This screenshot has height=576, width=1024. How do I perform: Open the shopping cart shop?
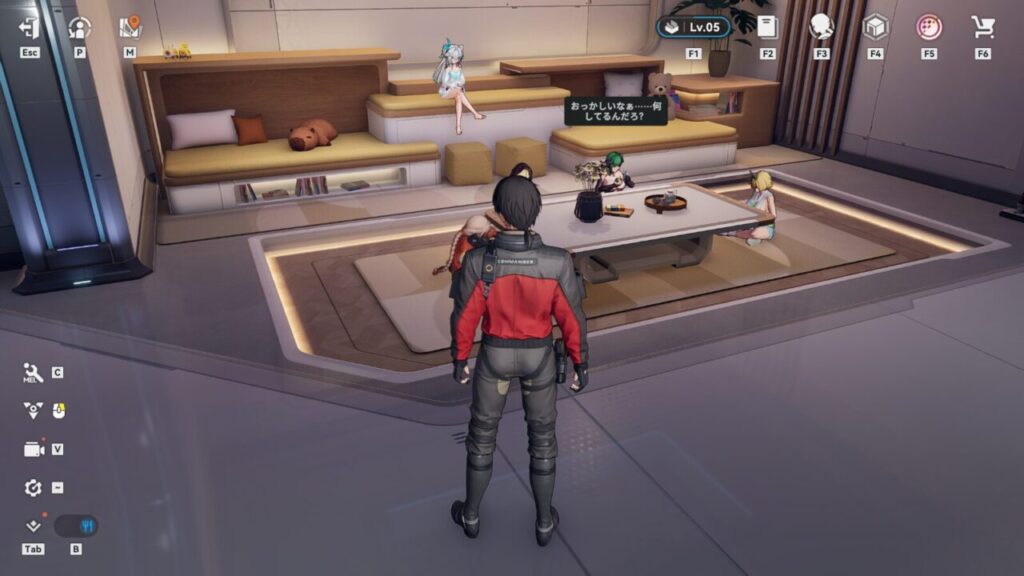(982, 27)
